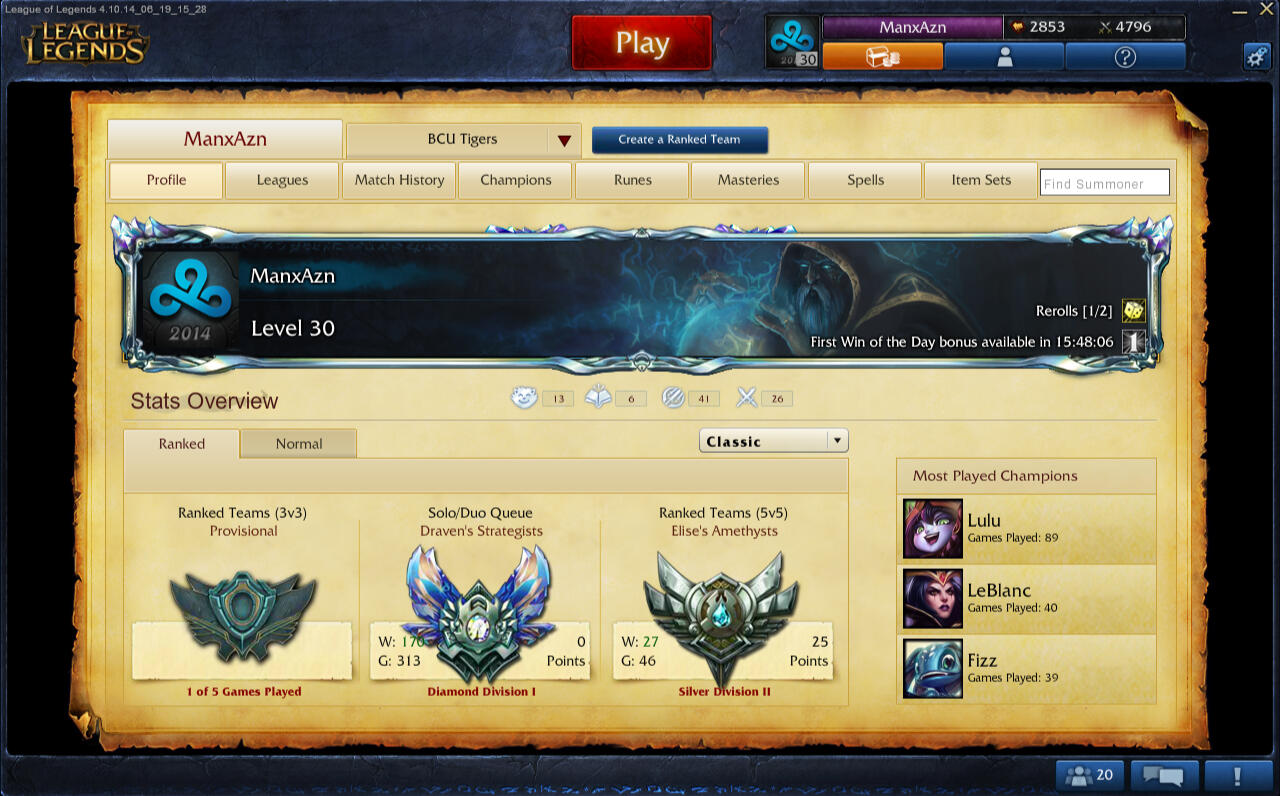1280x796 pixels.
Task: Use a reroll with the Rerolls icon
Action: tap(1134, 311)
